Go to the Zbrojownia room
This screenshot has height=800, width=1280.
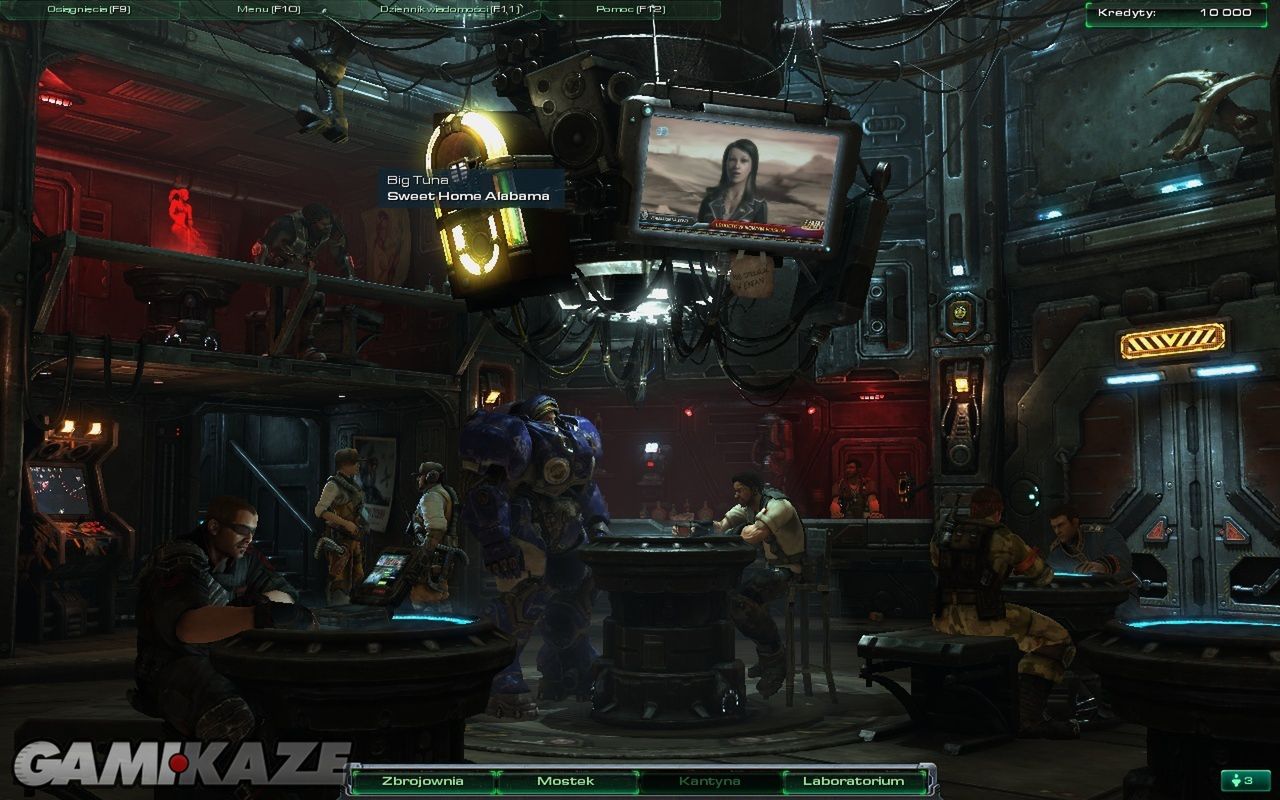click(423, 781)
